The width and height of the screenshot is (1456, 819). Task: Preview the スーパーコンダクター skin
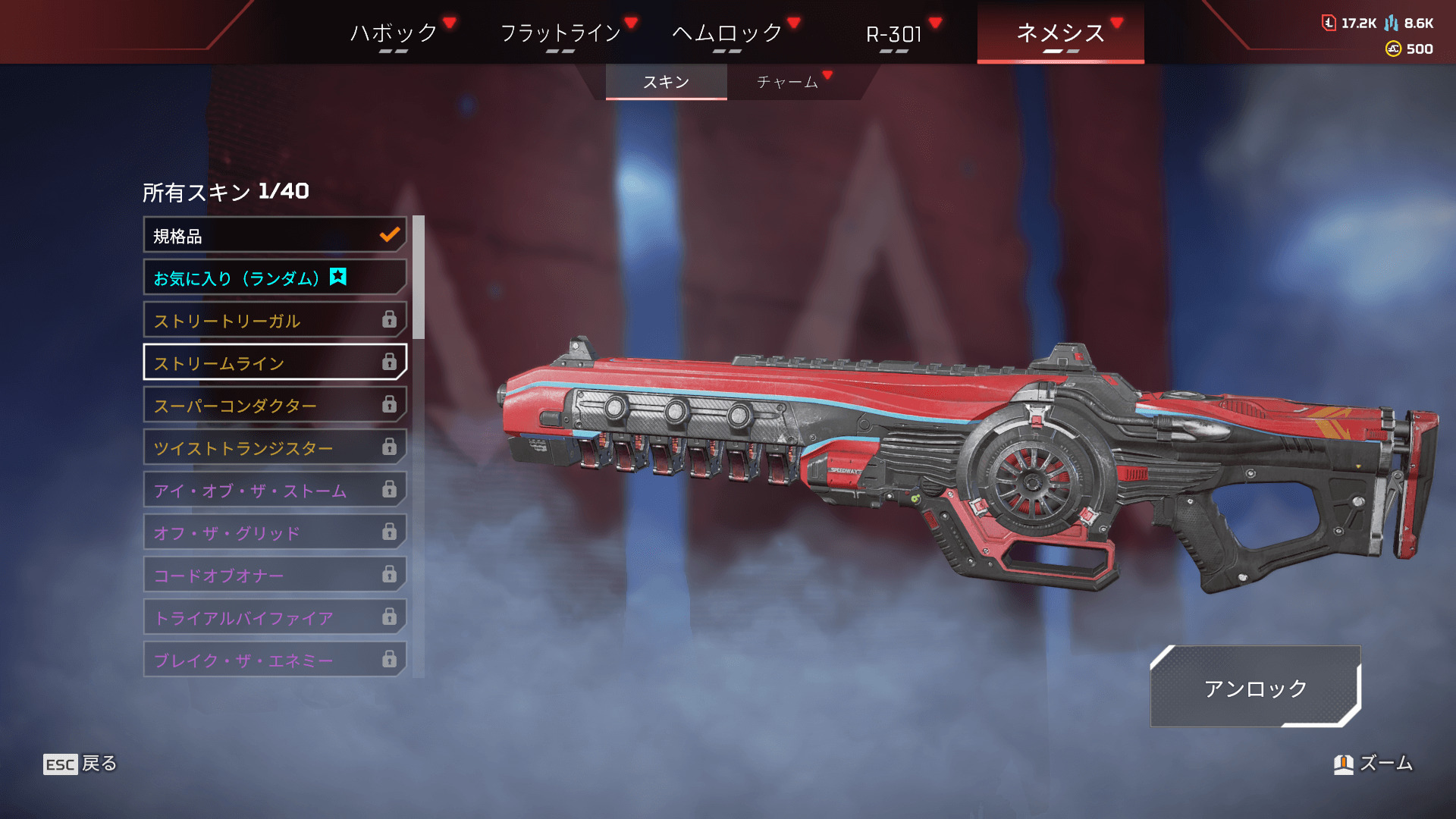click(x=275, y=406)
